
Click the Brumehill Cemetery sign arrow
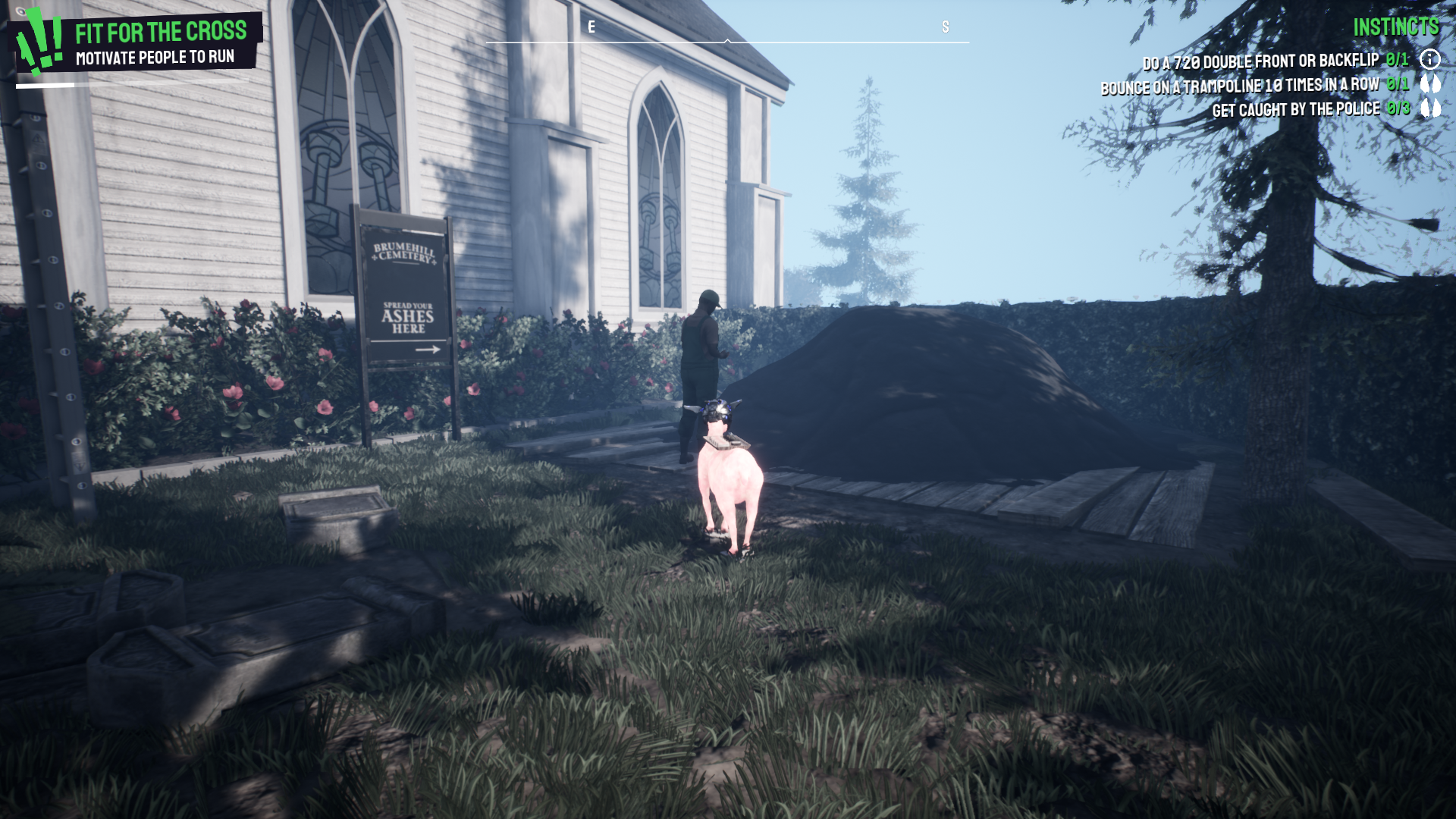(x=429, y=349)
